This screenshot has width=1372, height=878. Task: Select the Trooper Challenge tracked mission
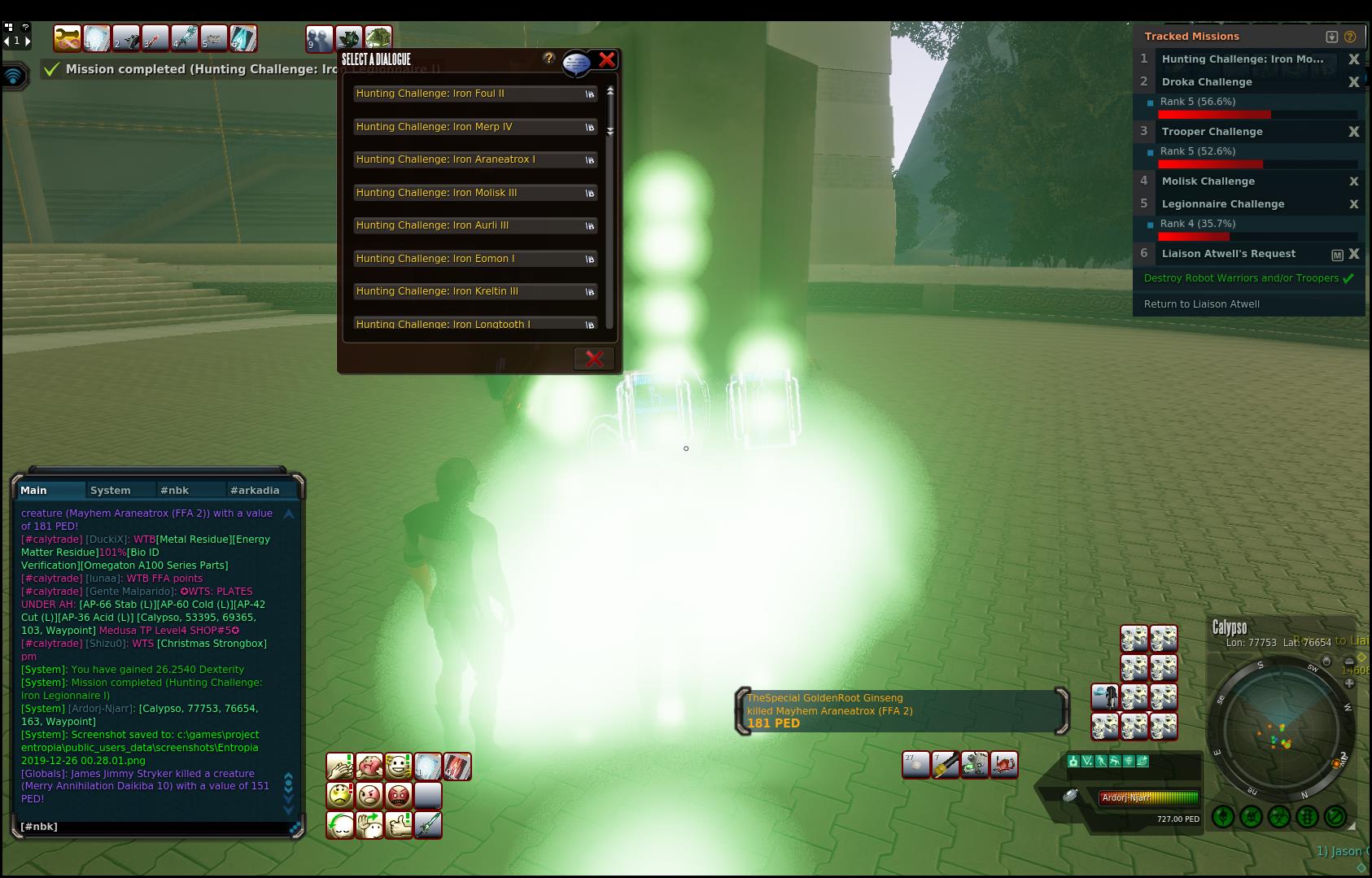(1212, 132)
